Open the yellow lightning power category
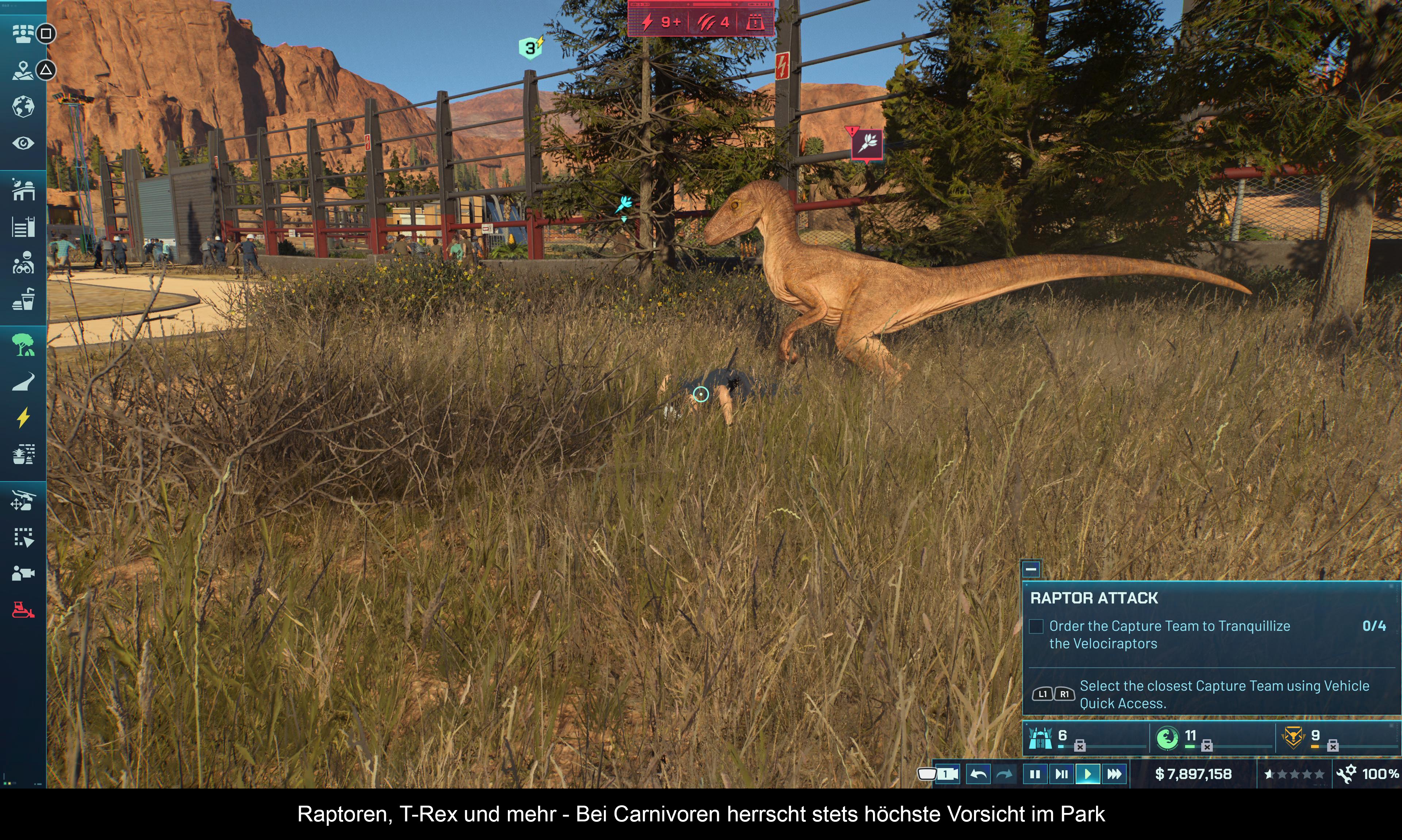Screen dimensions: 1402x840 (23, 418)
